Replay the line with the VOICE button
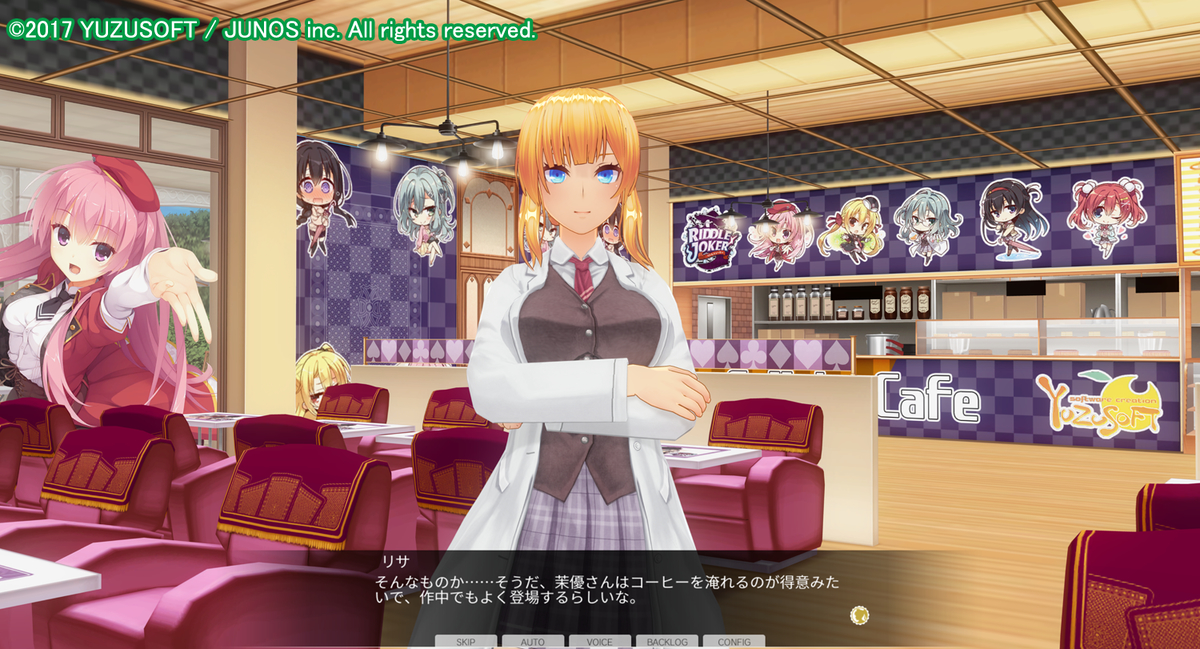 click(x=600, y=641)
